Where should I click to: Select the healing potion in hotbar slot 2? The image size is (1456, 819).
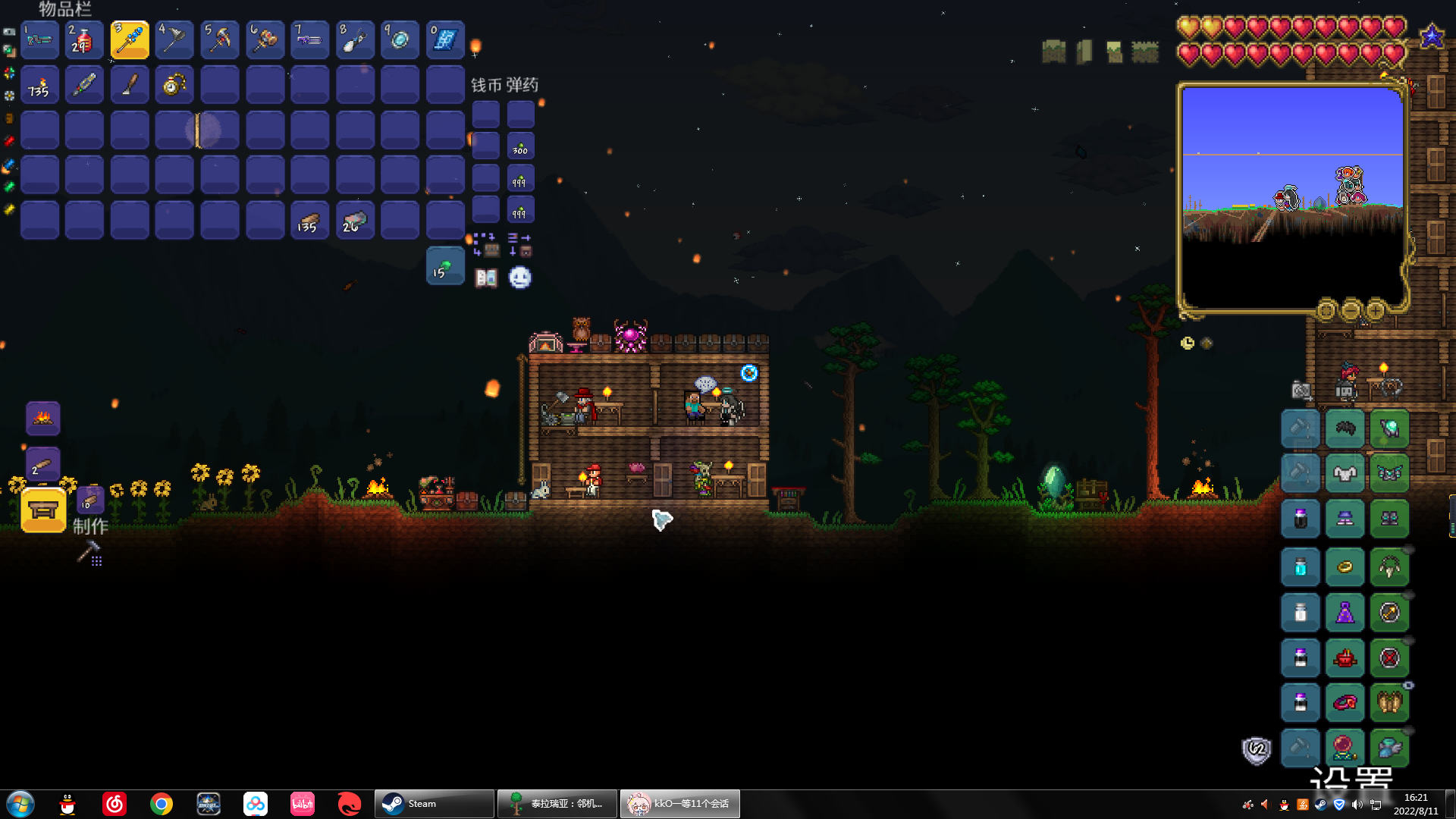coord(83,39)
